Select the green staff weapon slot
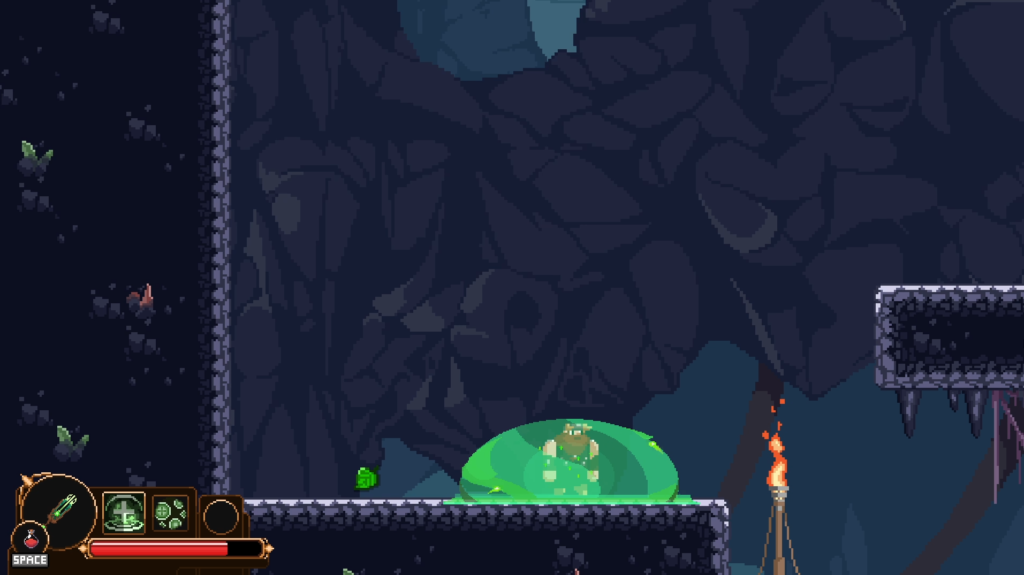The image size is (1024, 575). [x=58, y=509]
